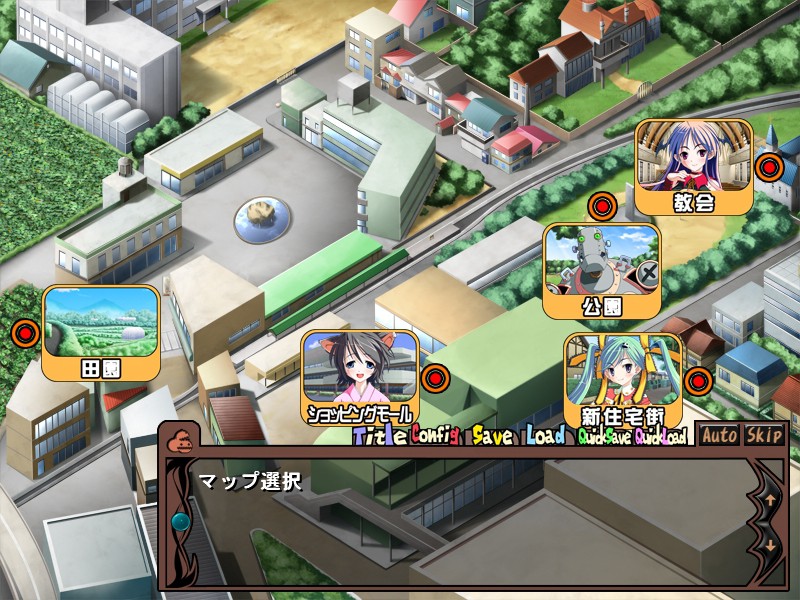Select the 教会 church location thumbnail

(x=693, y=166)
